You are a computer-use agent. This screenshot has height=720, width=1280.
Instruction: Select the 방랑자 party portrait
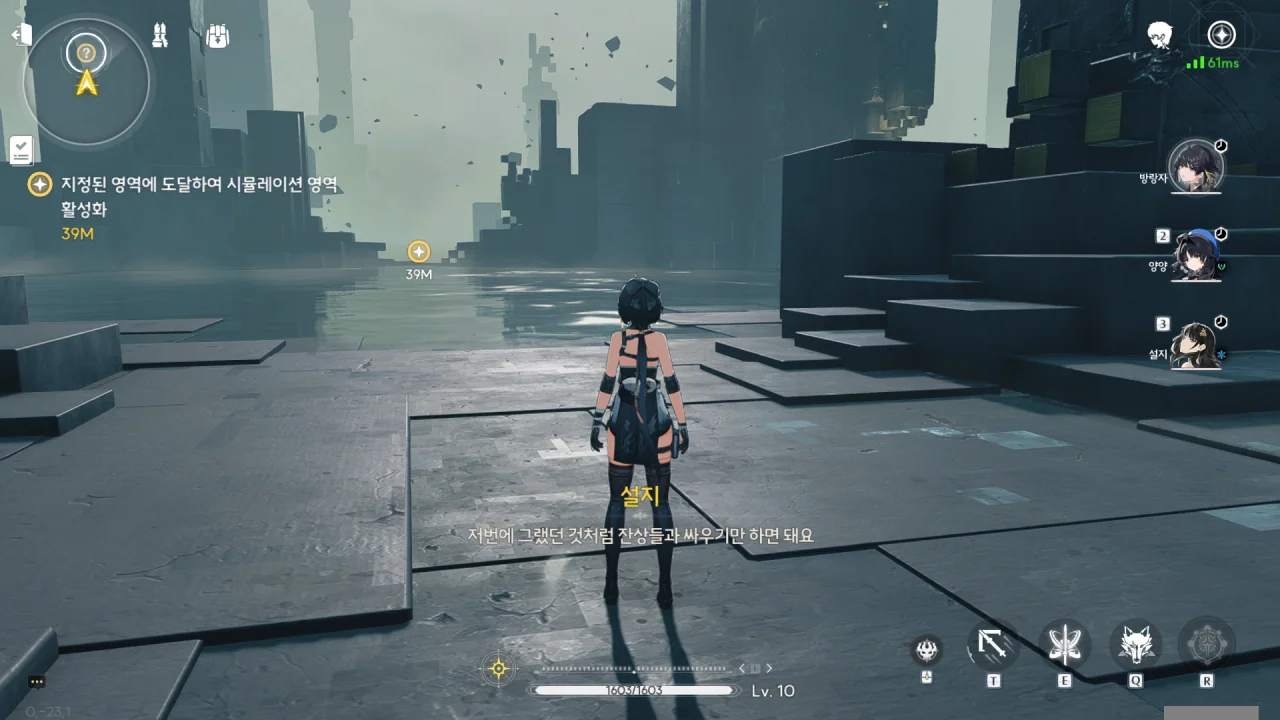[x=1195, y=167]
